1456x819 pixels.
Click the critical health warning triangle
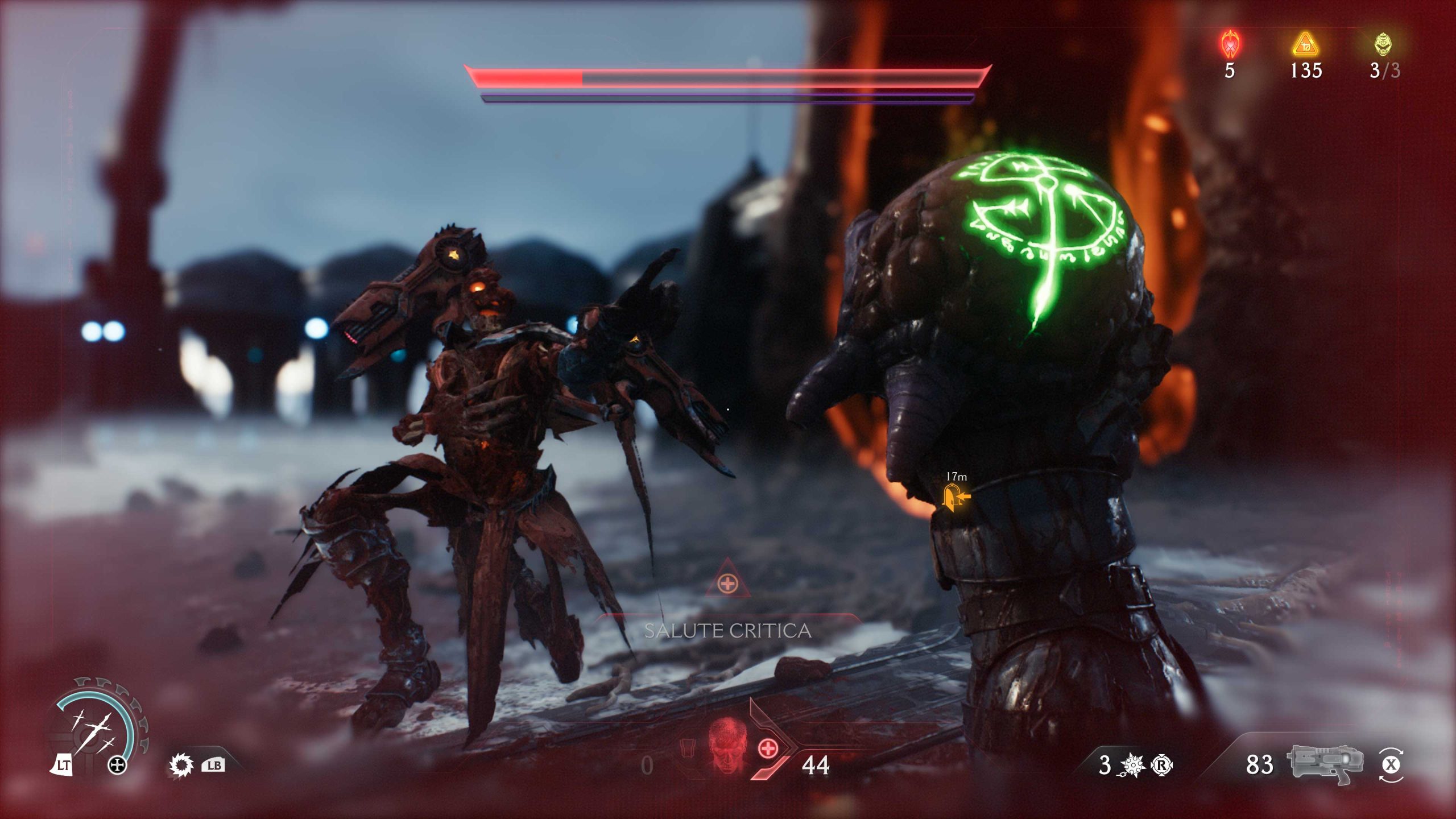point(727,581)
